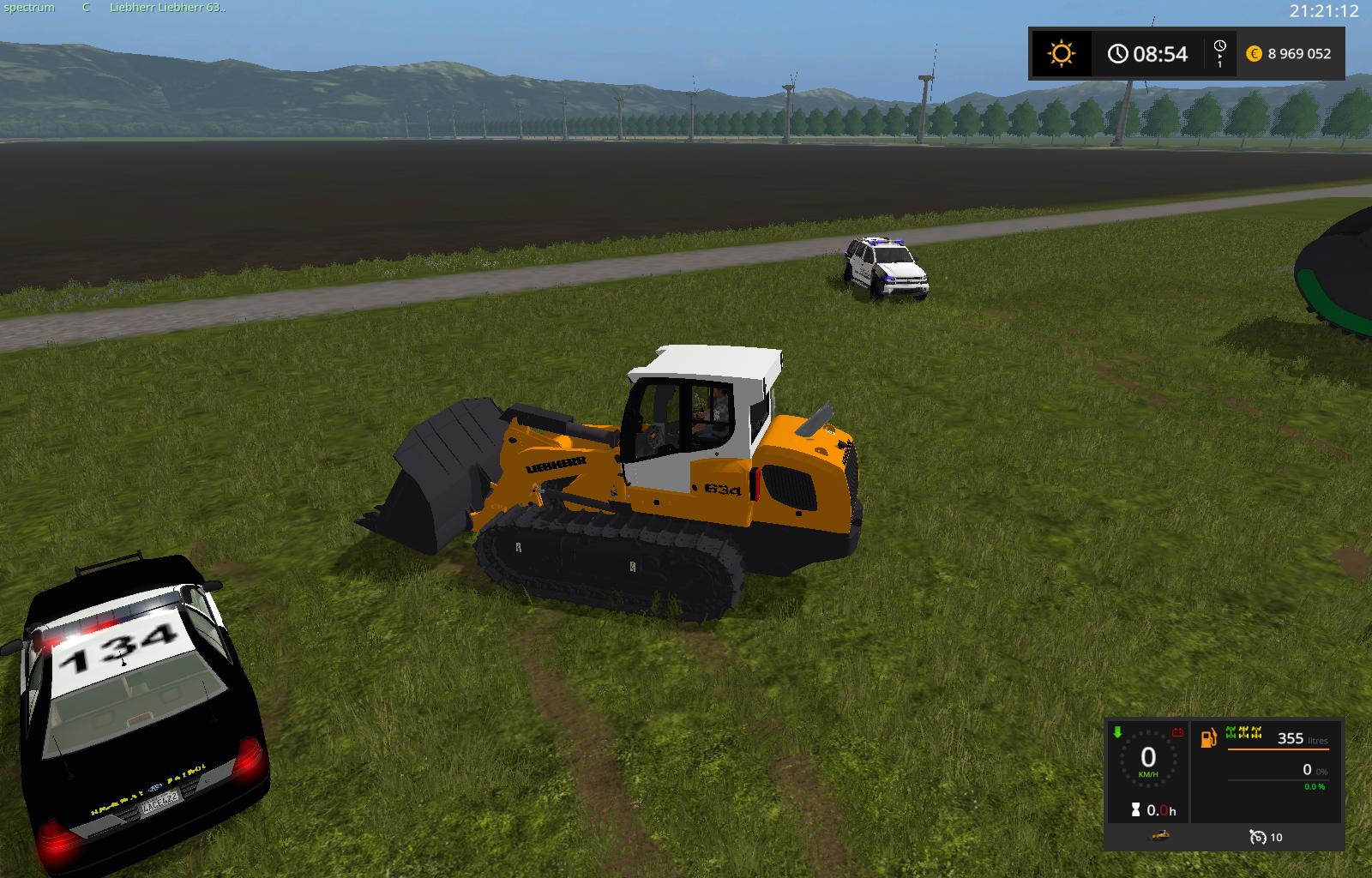1372x878 pixels.
Task: Click the loader vehicle schema icon
Action: click(1159, 835)
